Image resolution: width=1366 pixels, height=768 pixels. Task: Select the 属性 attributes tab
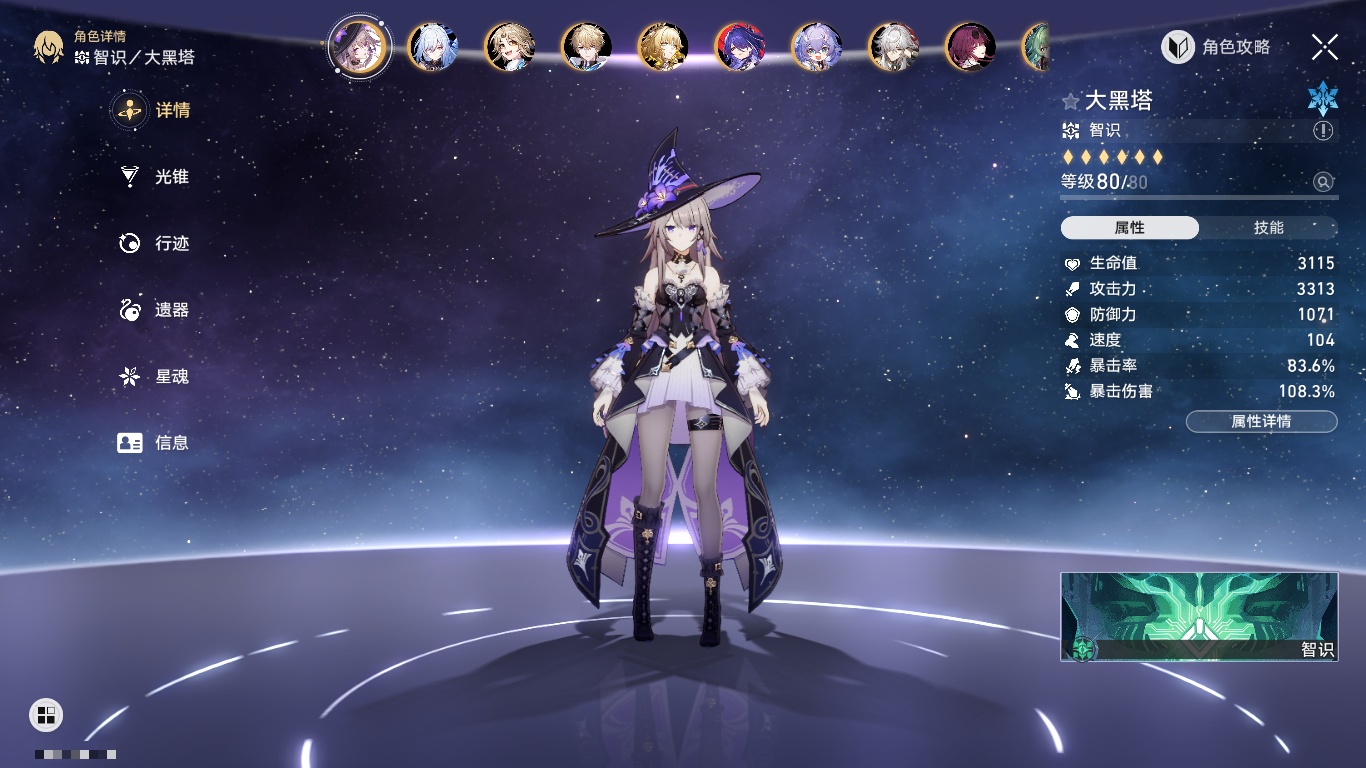1130,228
